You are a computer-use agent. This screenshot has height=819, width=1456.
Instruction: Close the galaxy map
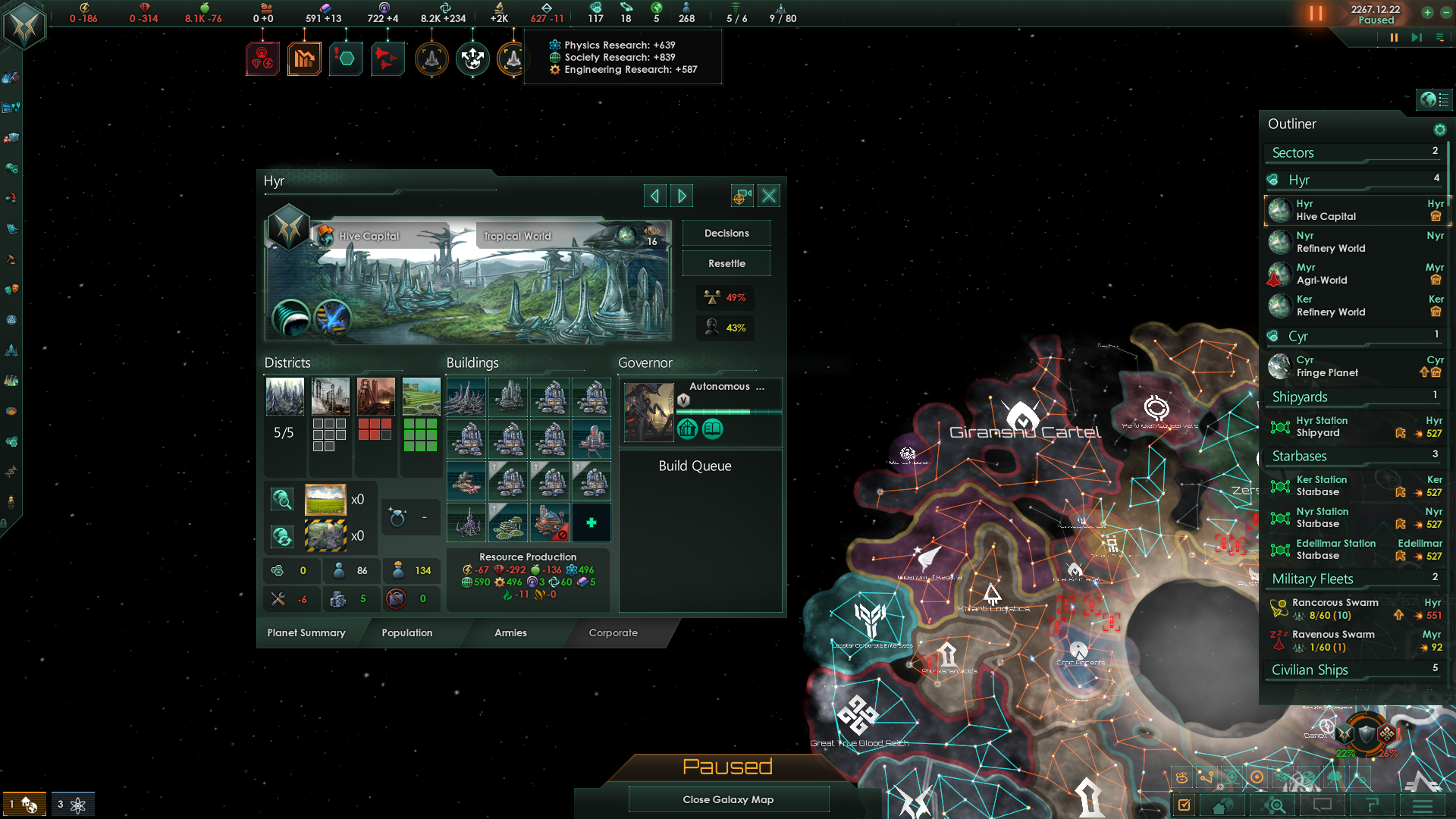coord(728,800)
